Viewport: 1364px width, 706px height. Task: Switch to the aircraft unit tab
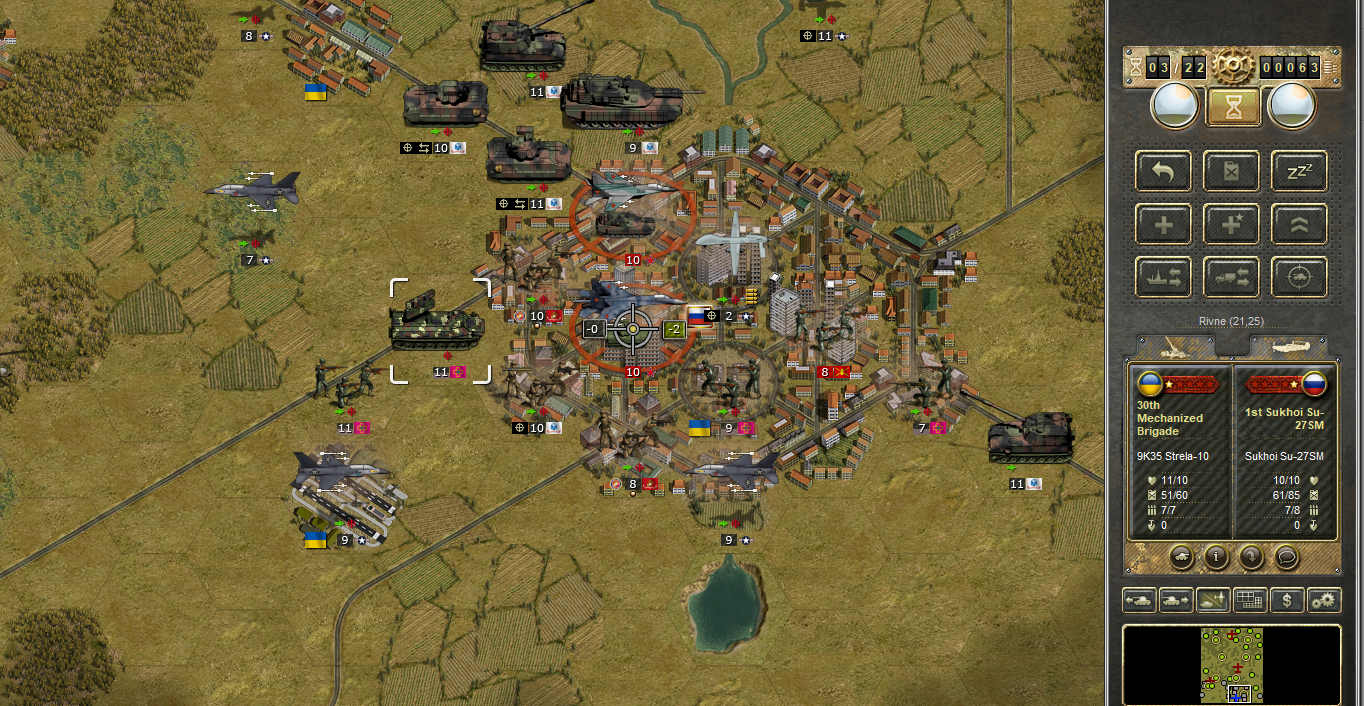1288,347
